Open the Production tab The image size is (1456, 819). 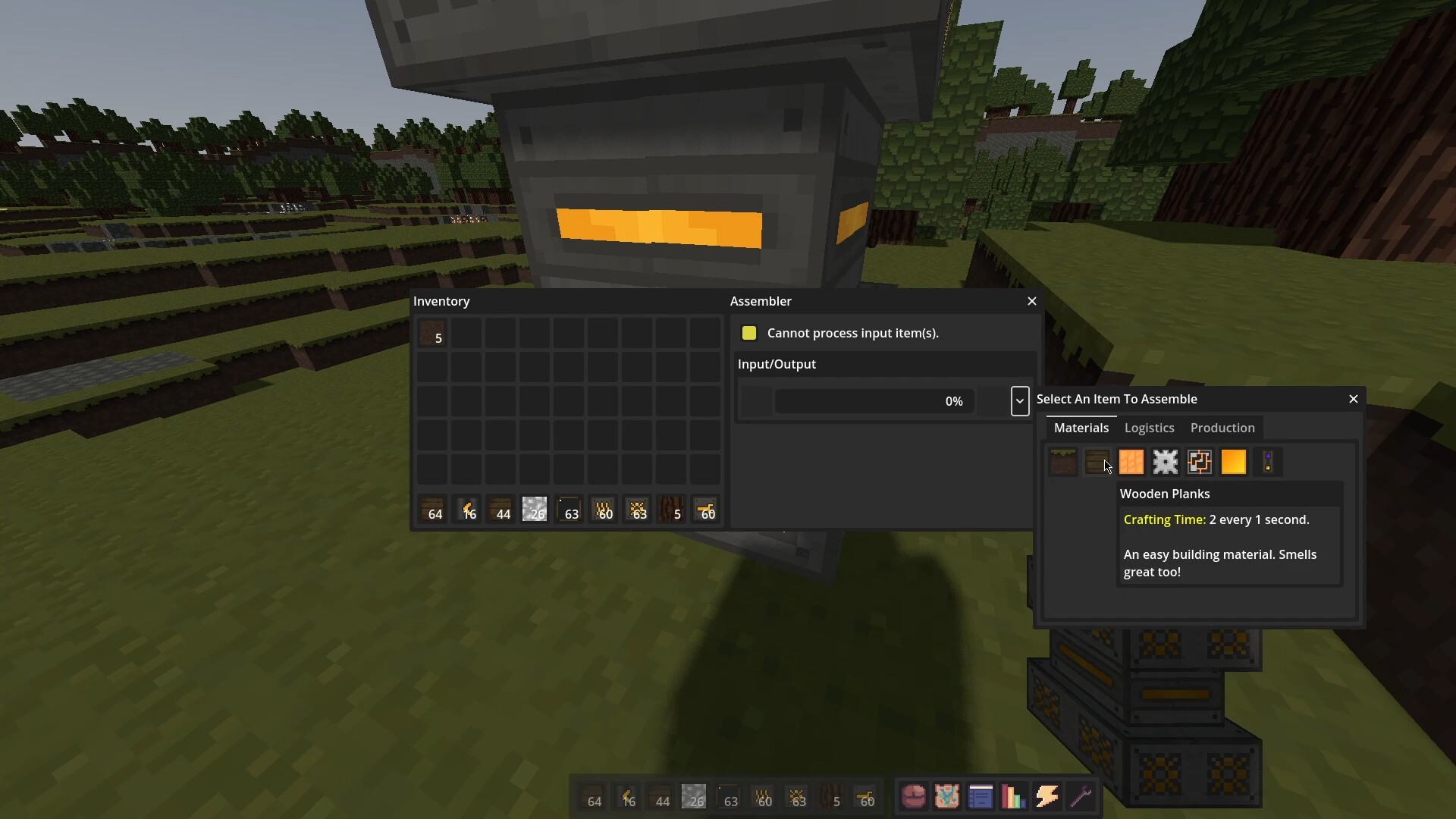tap(1222, 428)
